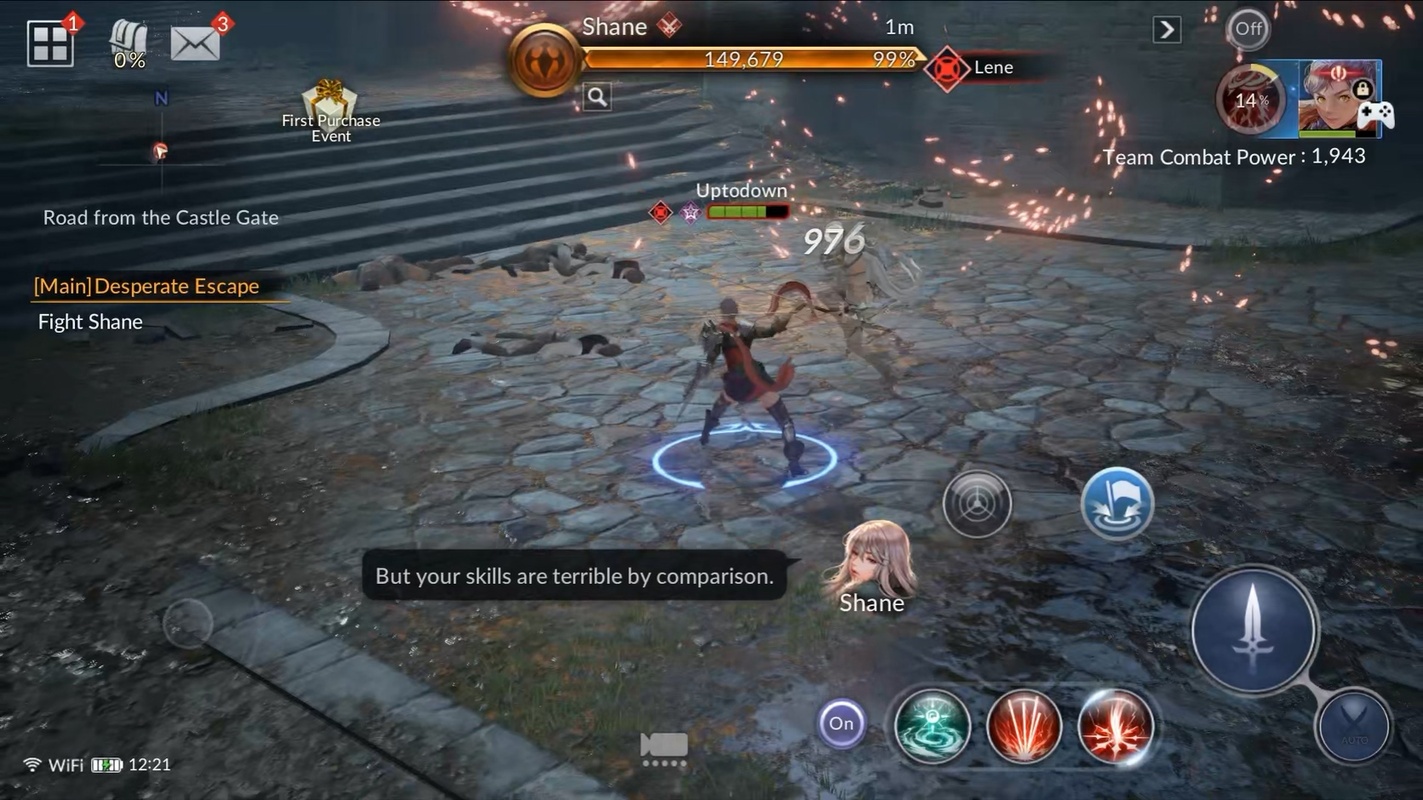The height and width of the screenshot is (800, 1423).
Task: Open the bag weight icon
Action: pos(129,44)
